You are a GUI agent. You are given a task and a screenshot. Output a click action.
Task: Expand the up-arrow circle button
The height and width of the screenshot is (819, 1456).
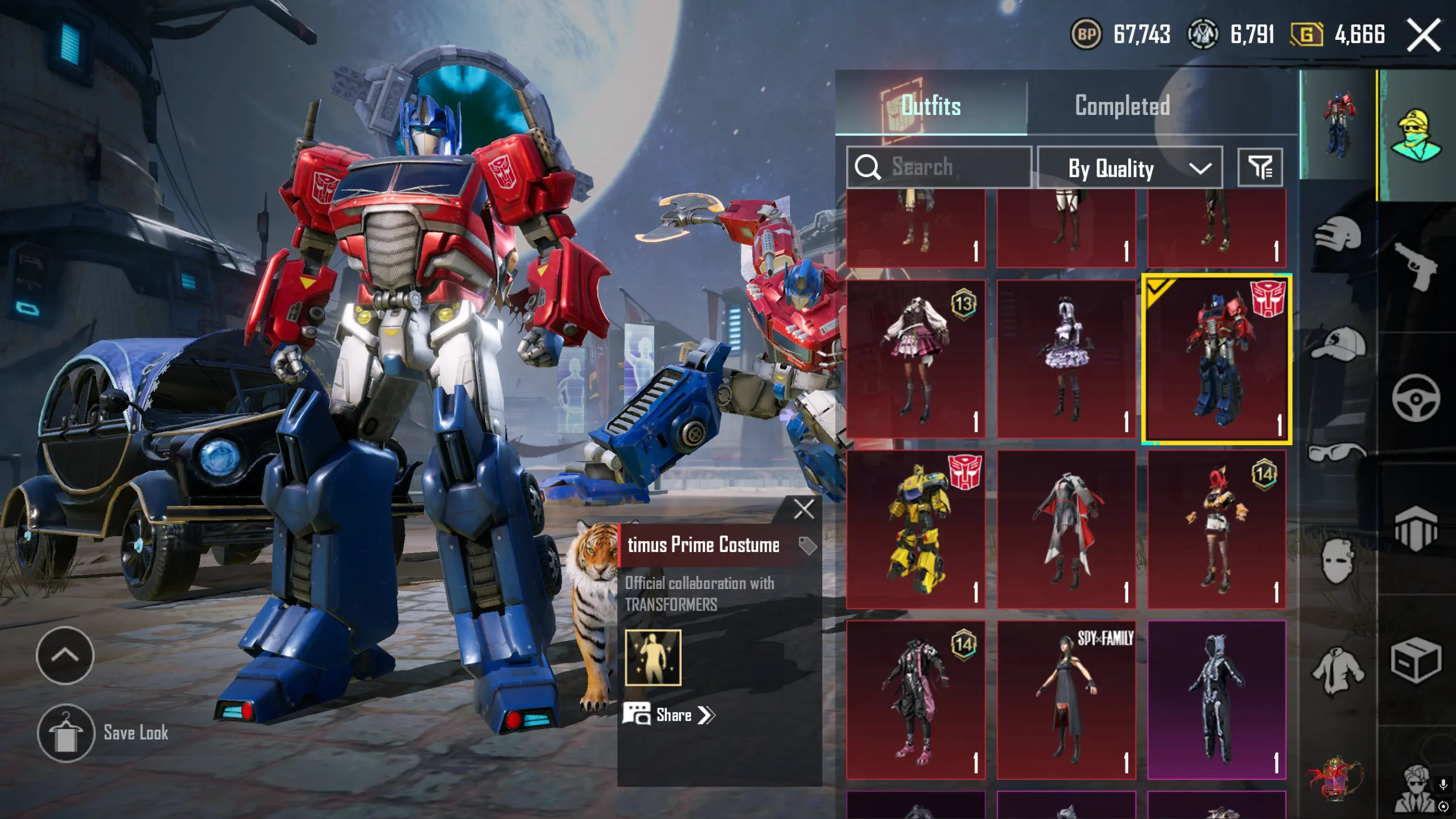point(65,655)
